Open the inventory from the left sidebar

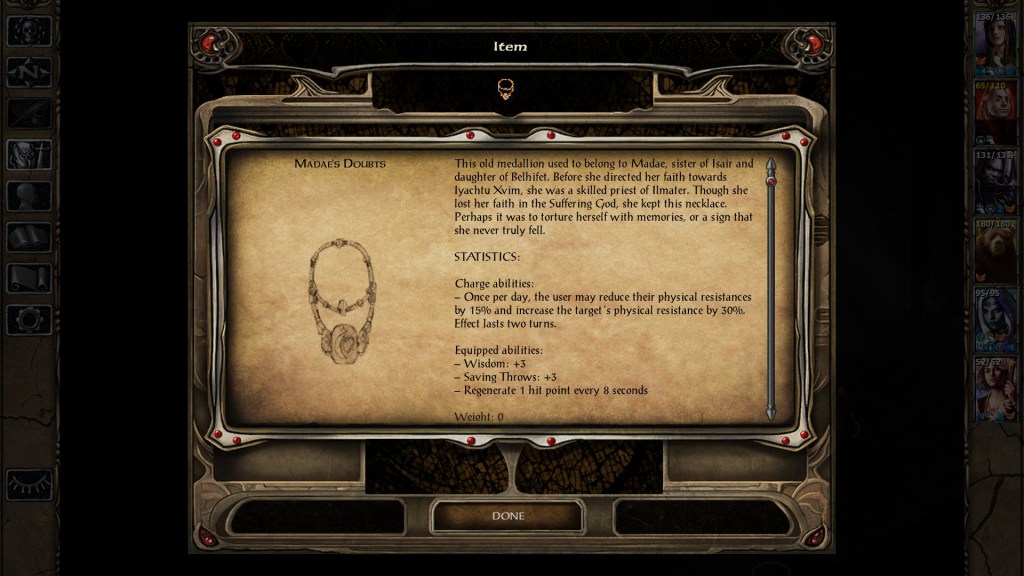click(28, 154)
